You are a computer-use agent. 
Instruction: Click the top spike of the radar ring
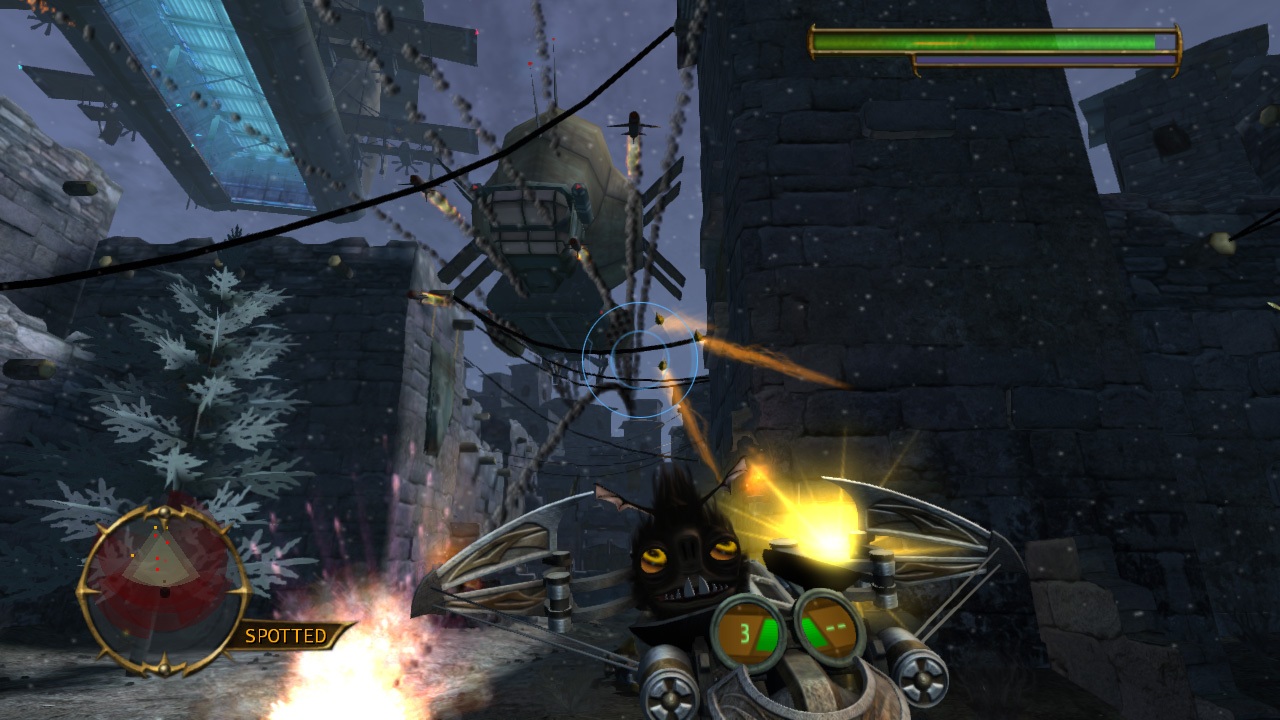coord(165,511)
